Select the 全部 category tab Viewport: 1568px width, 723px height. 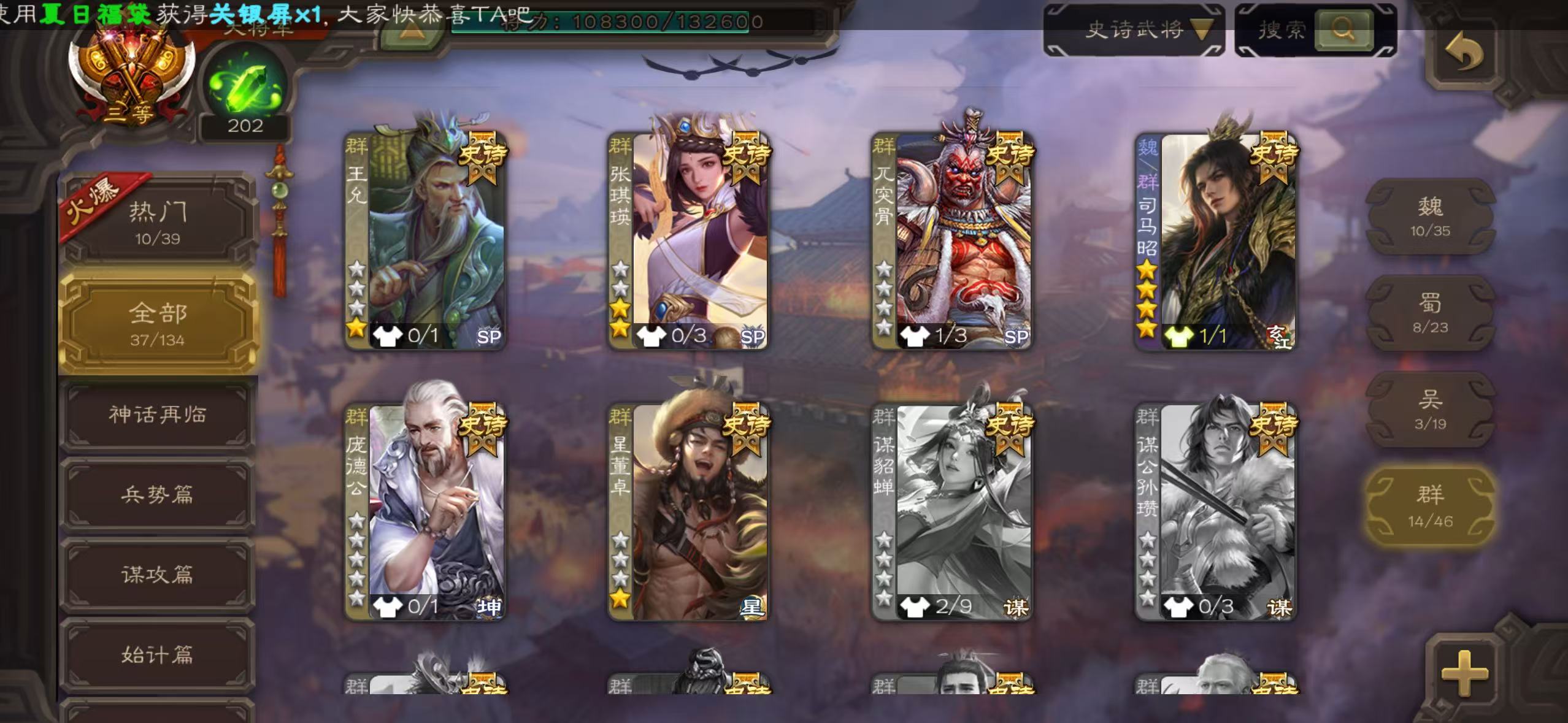click(x=158, y=323)
